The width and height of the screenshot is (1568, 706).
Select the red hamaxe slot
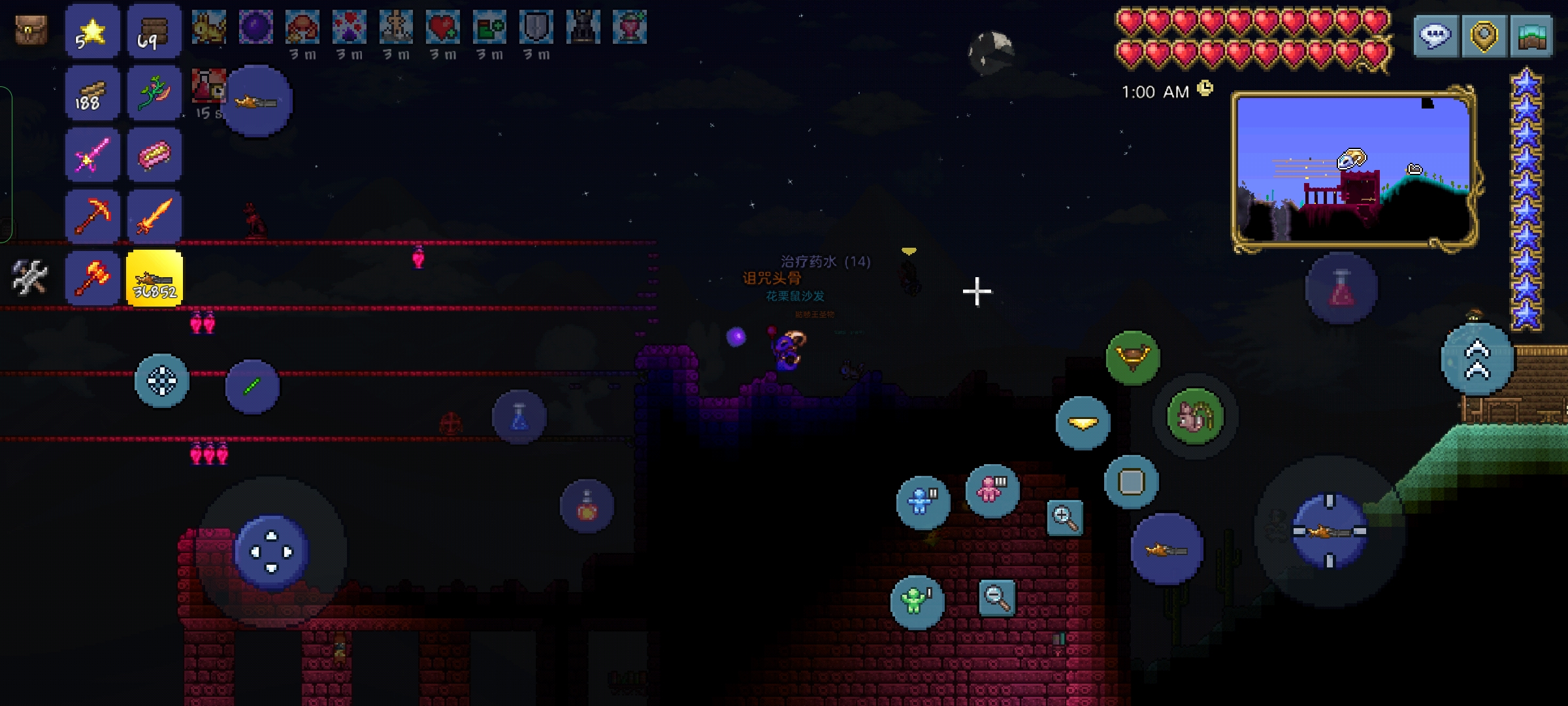coord(92,278)
